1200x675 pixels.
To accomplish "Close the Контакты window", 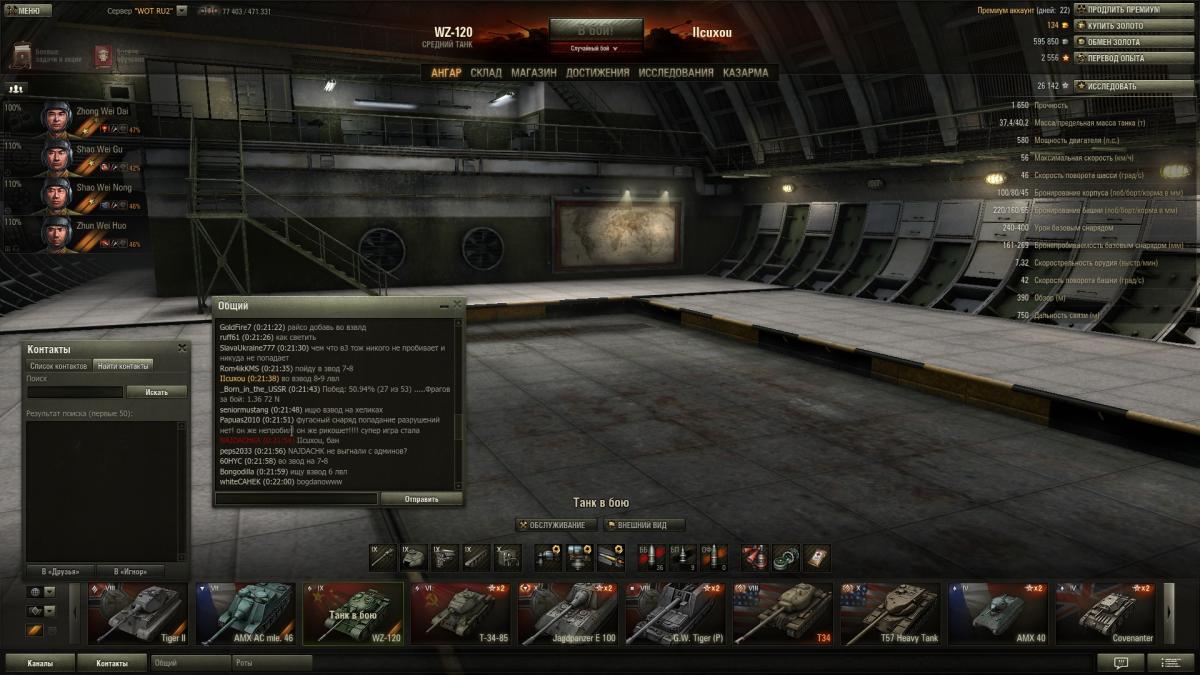I will pyautogui.click(x=182, y=348).
